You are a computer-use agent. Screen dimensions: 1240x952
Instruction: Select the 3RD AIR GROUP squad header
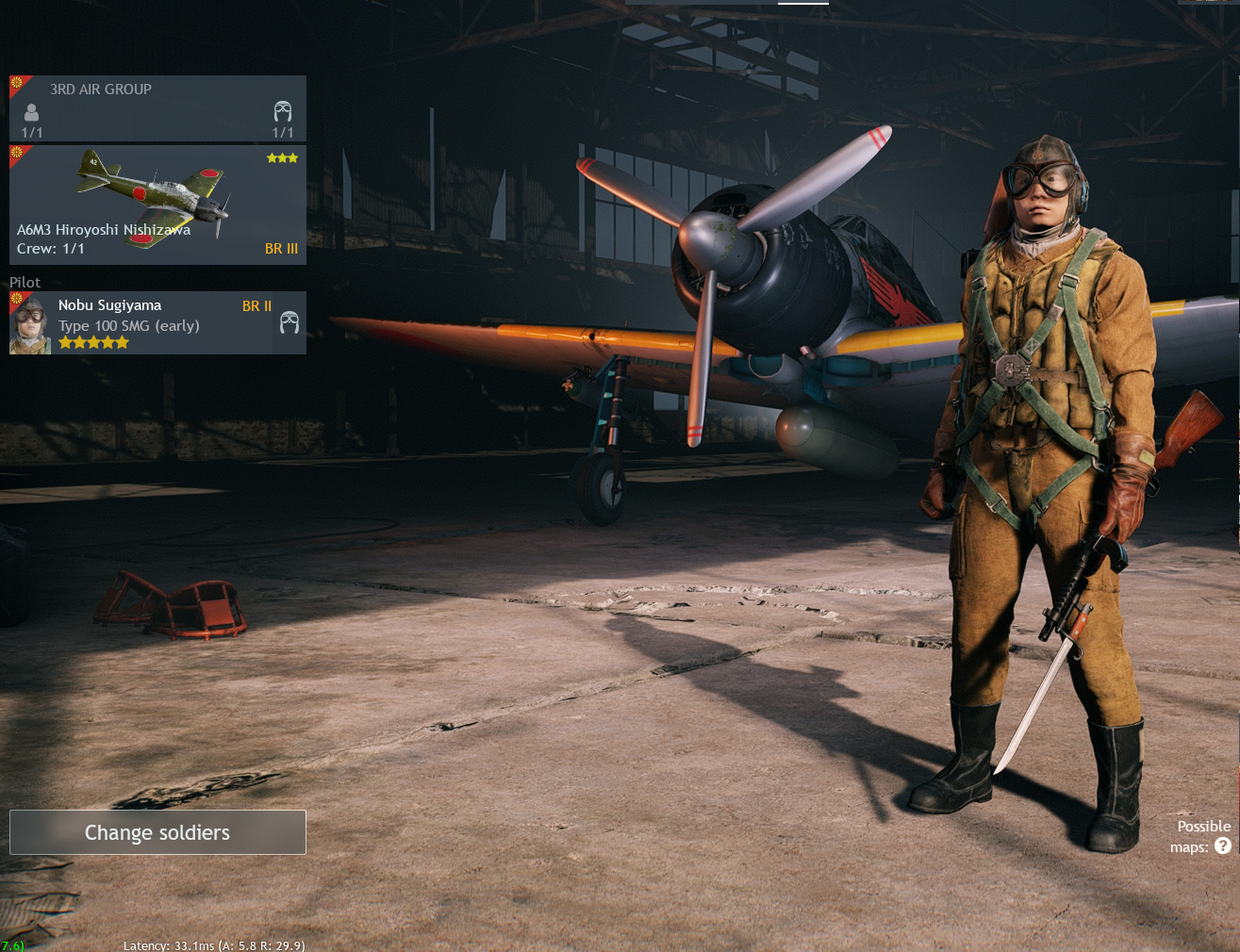point(157,108)
